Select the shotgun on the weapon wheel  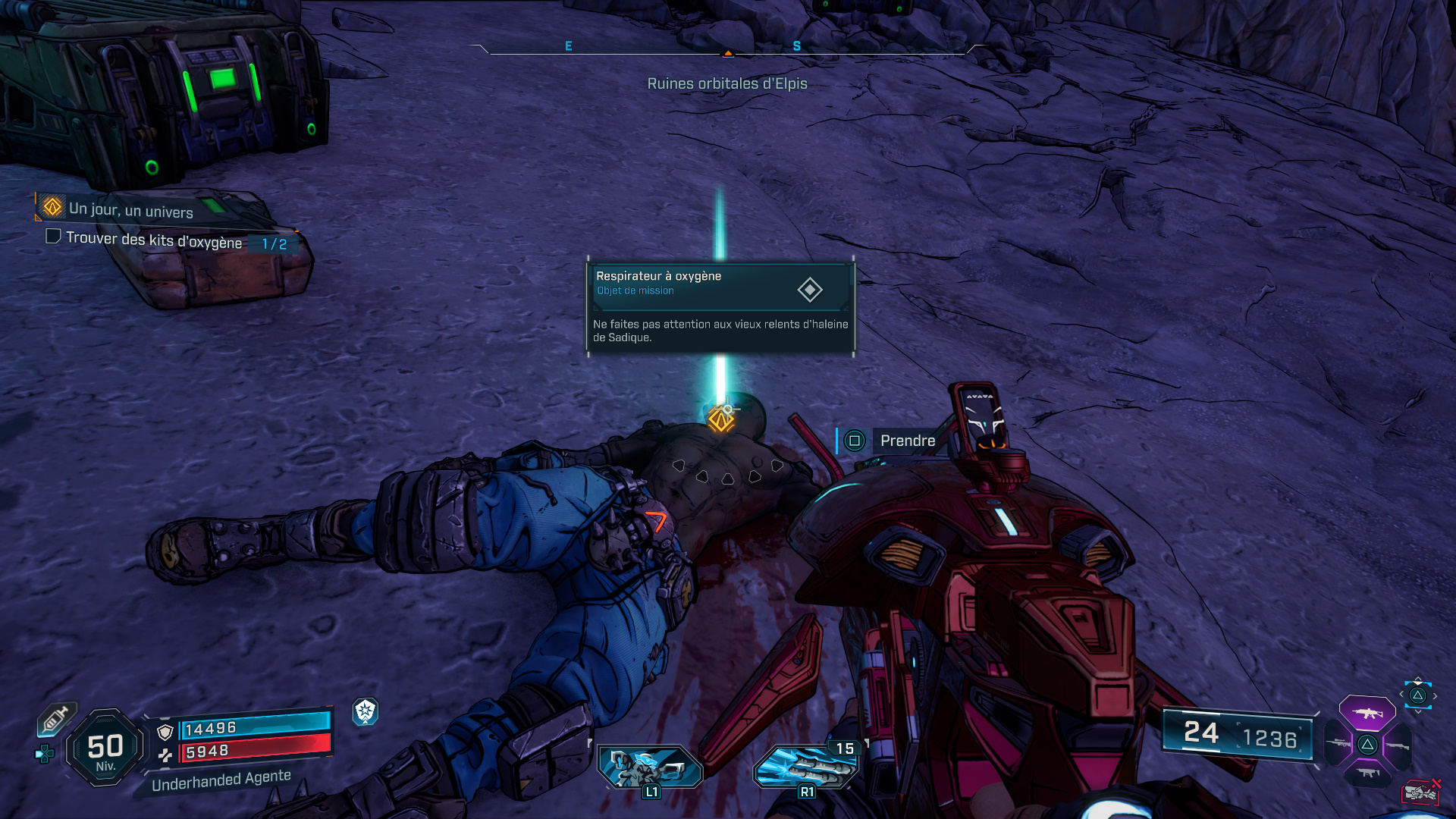tap(1398, 745)
